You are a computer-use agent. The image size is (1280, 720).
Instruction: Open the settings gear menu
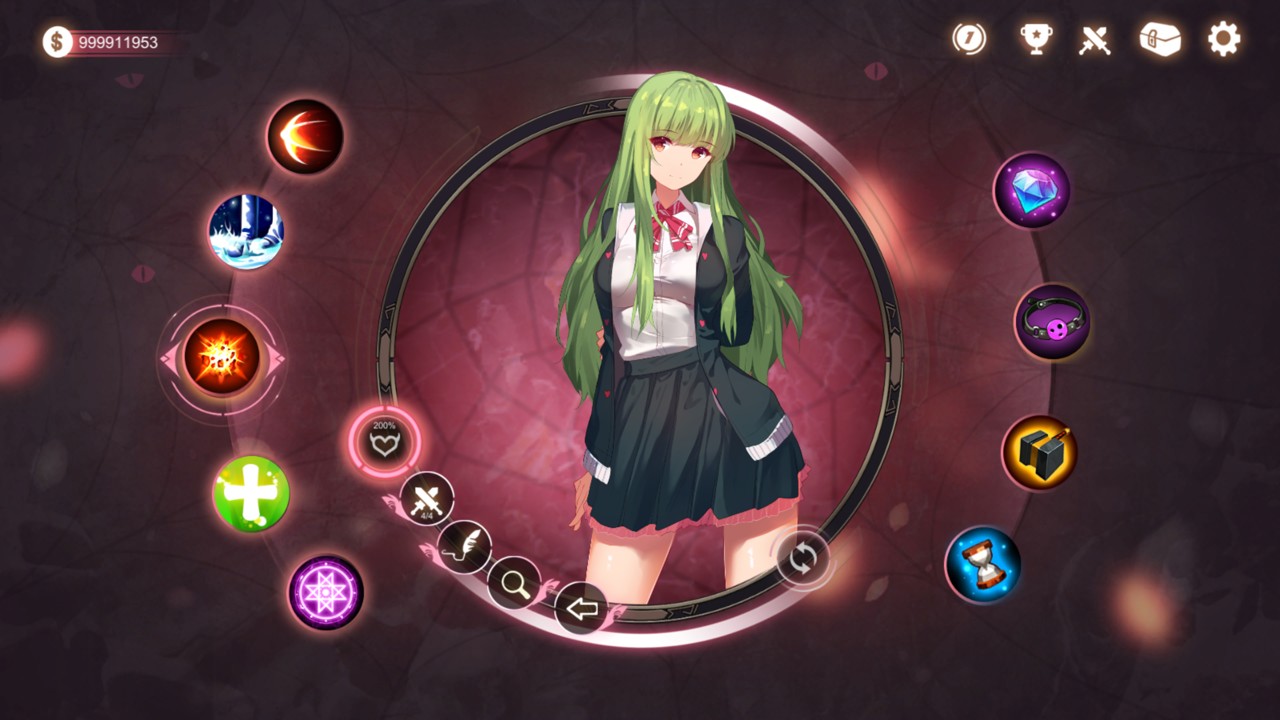[1223, 39]
